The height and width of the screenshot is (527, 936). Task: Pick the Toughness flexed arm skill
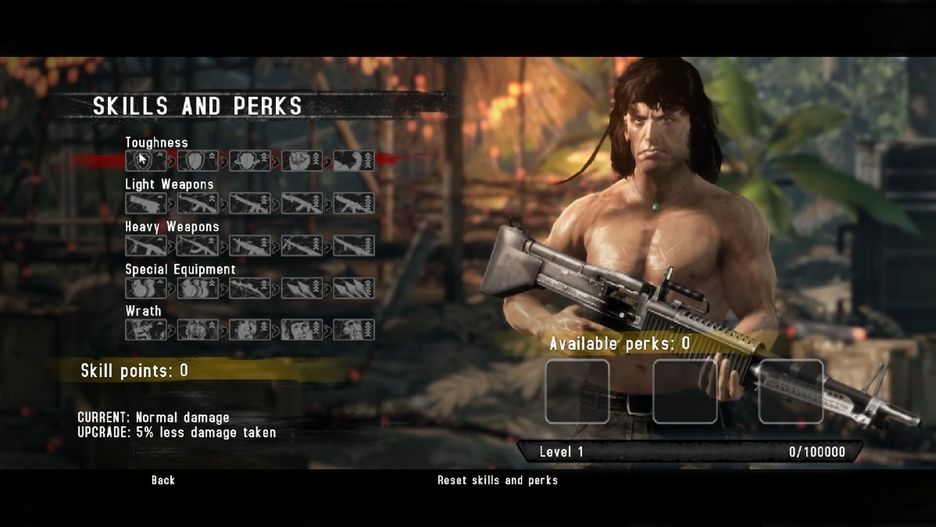(x=353, y=161)
